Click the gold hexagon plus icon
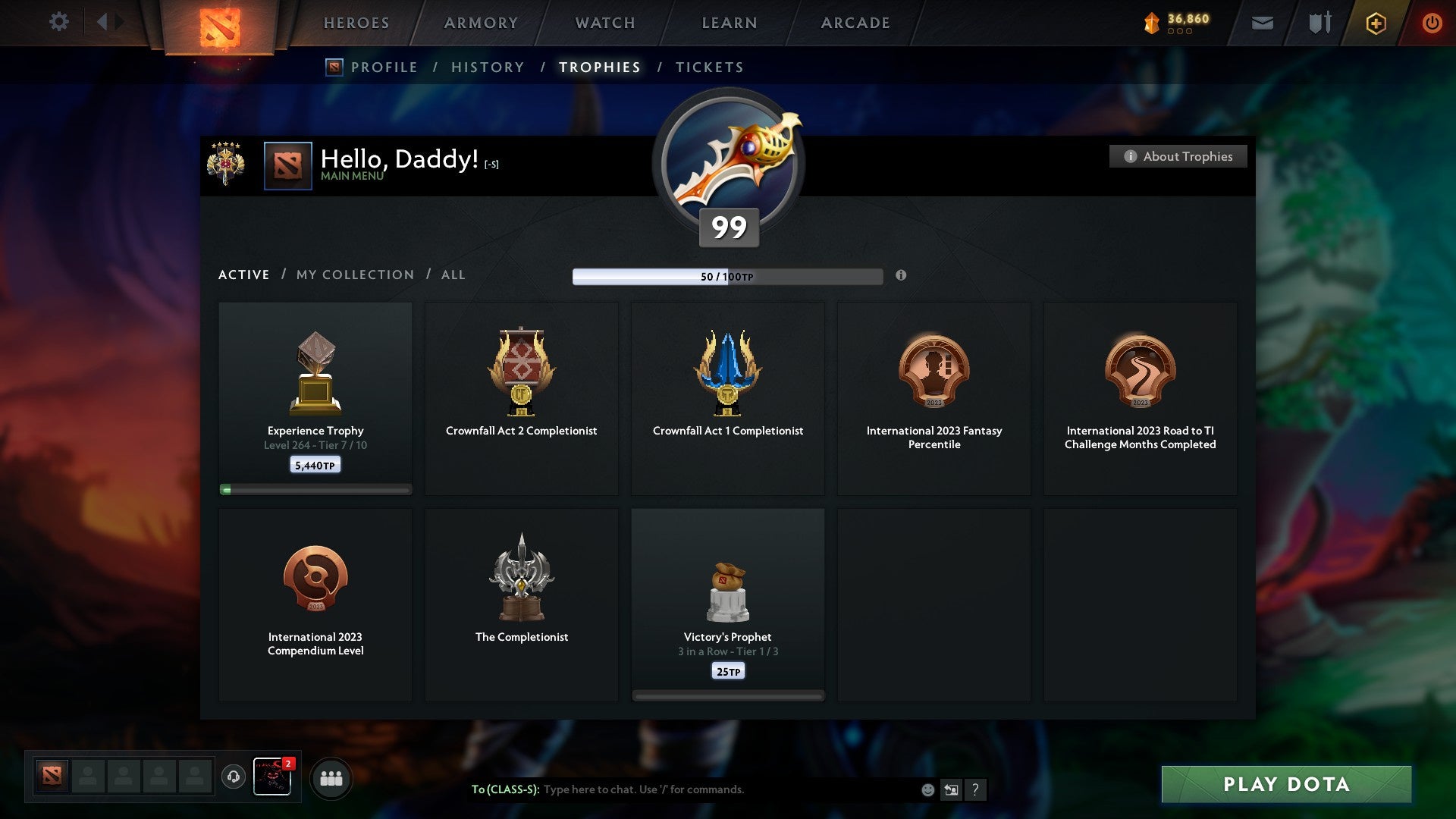 coord(1375,23)
